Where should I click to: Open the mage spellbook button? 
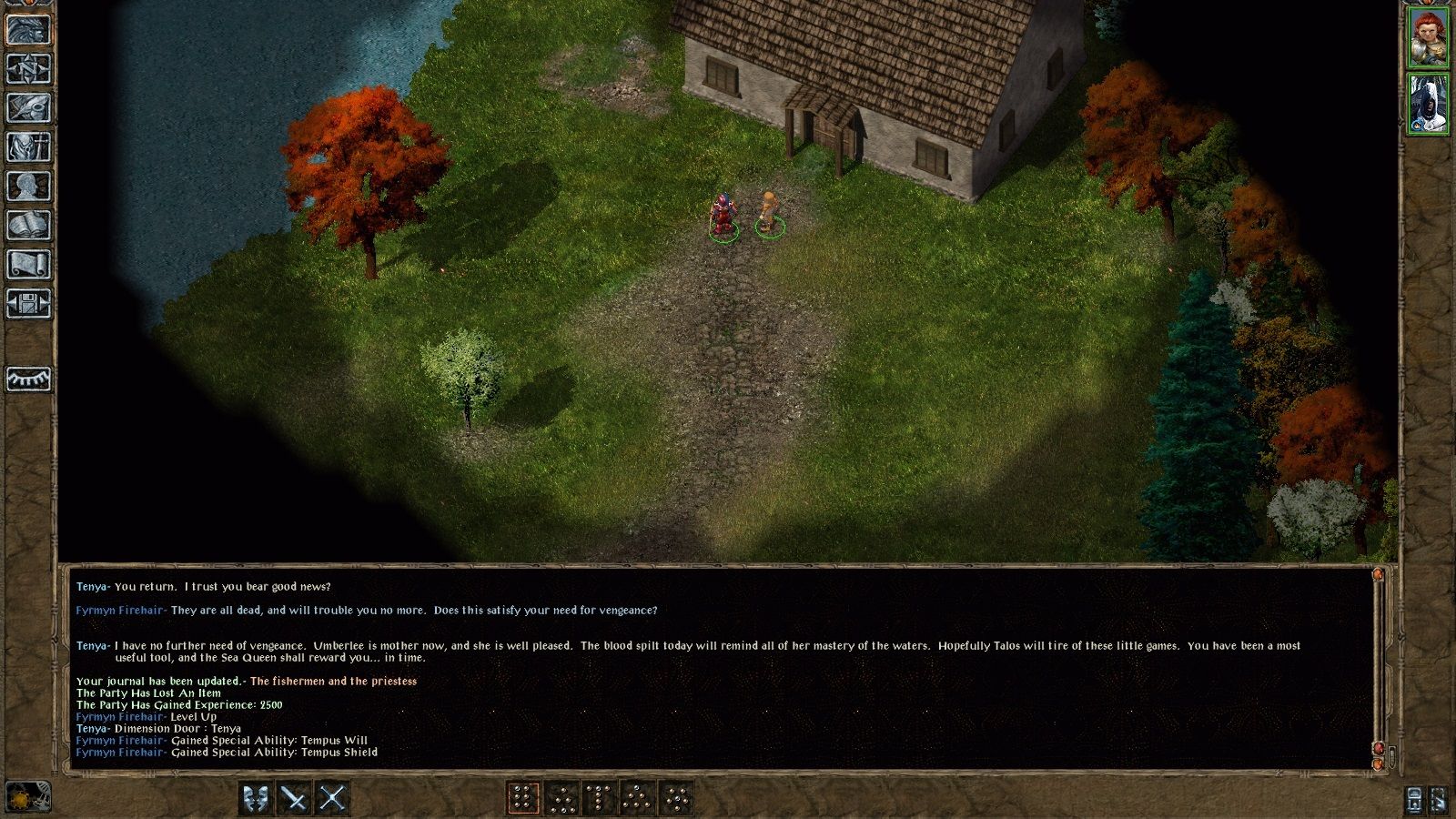[28, 225]
